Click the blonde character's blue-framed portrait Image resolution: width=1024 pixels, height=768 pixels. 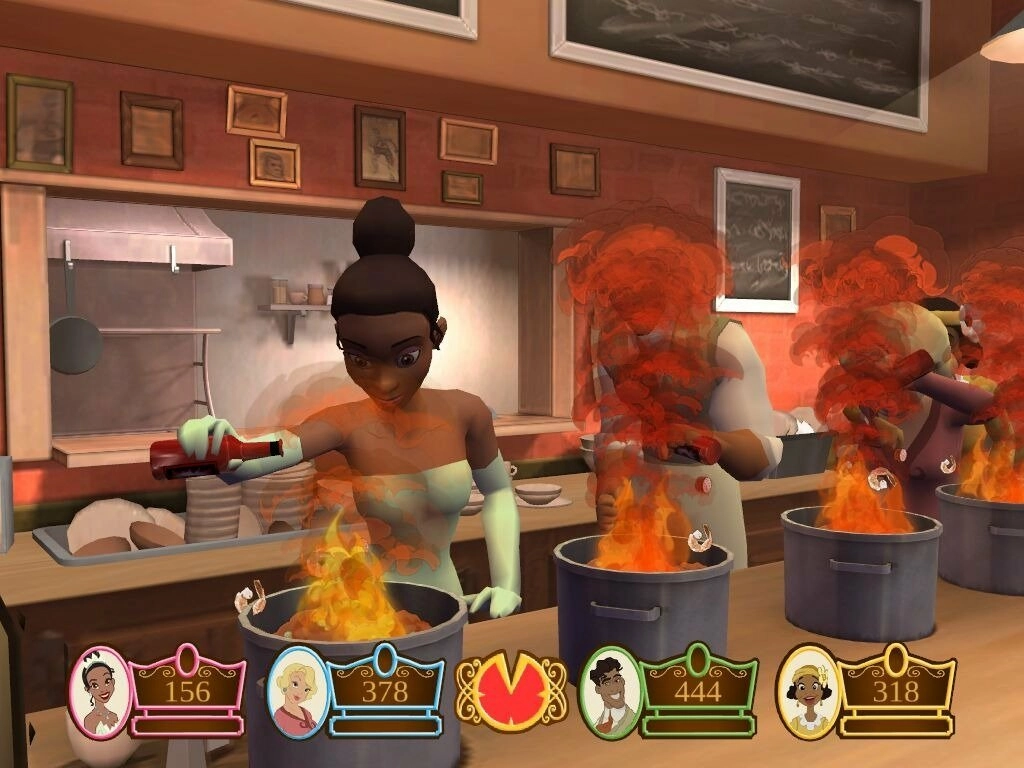click(x=298, y=692)
